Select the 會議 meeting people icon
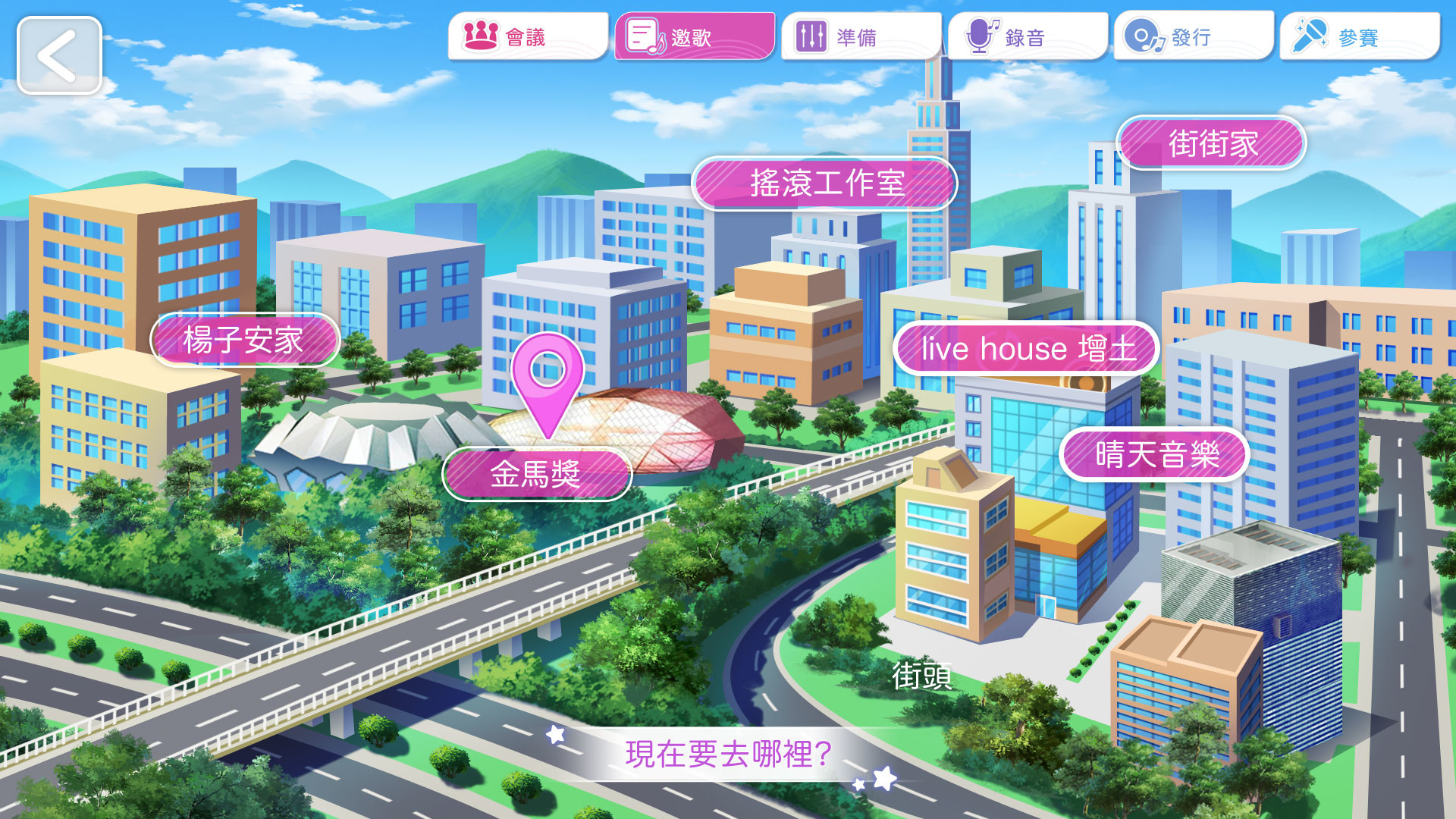 pos(480,33)
